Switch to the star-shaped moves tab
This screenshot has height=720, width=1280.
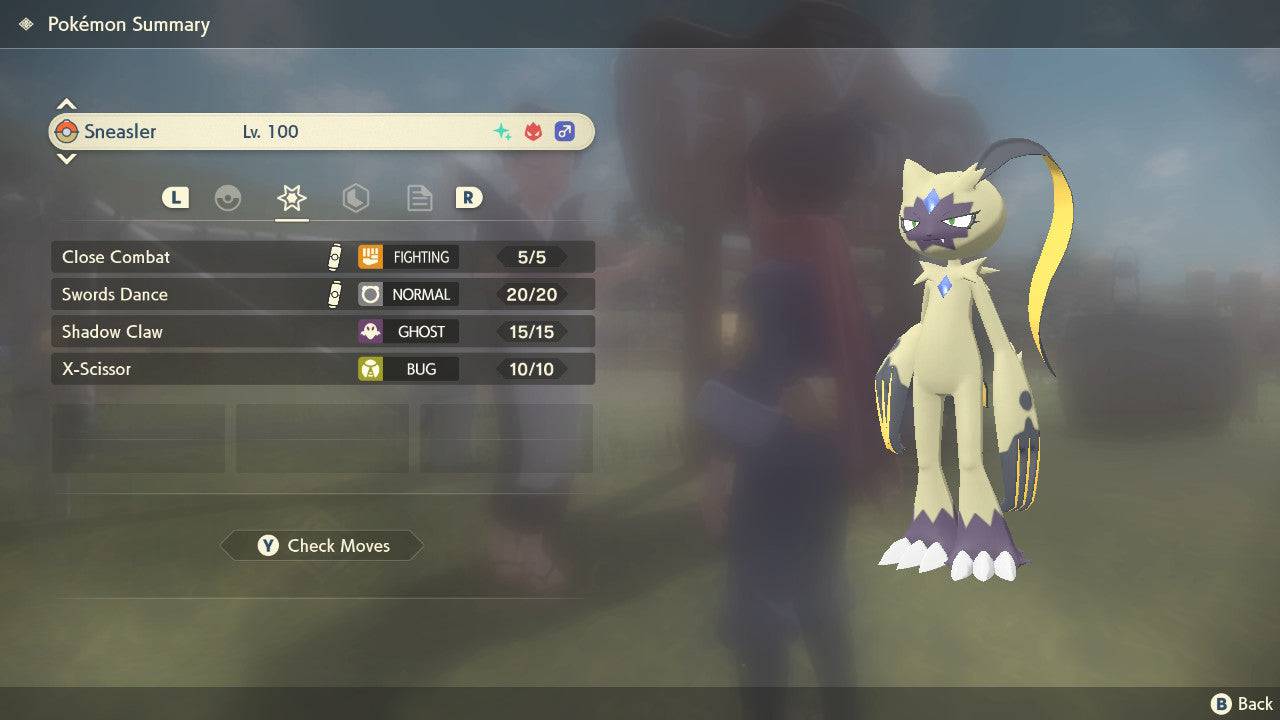pos(291,198)
